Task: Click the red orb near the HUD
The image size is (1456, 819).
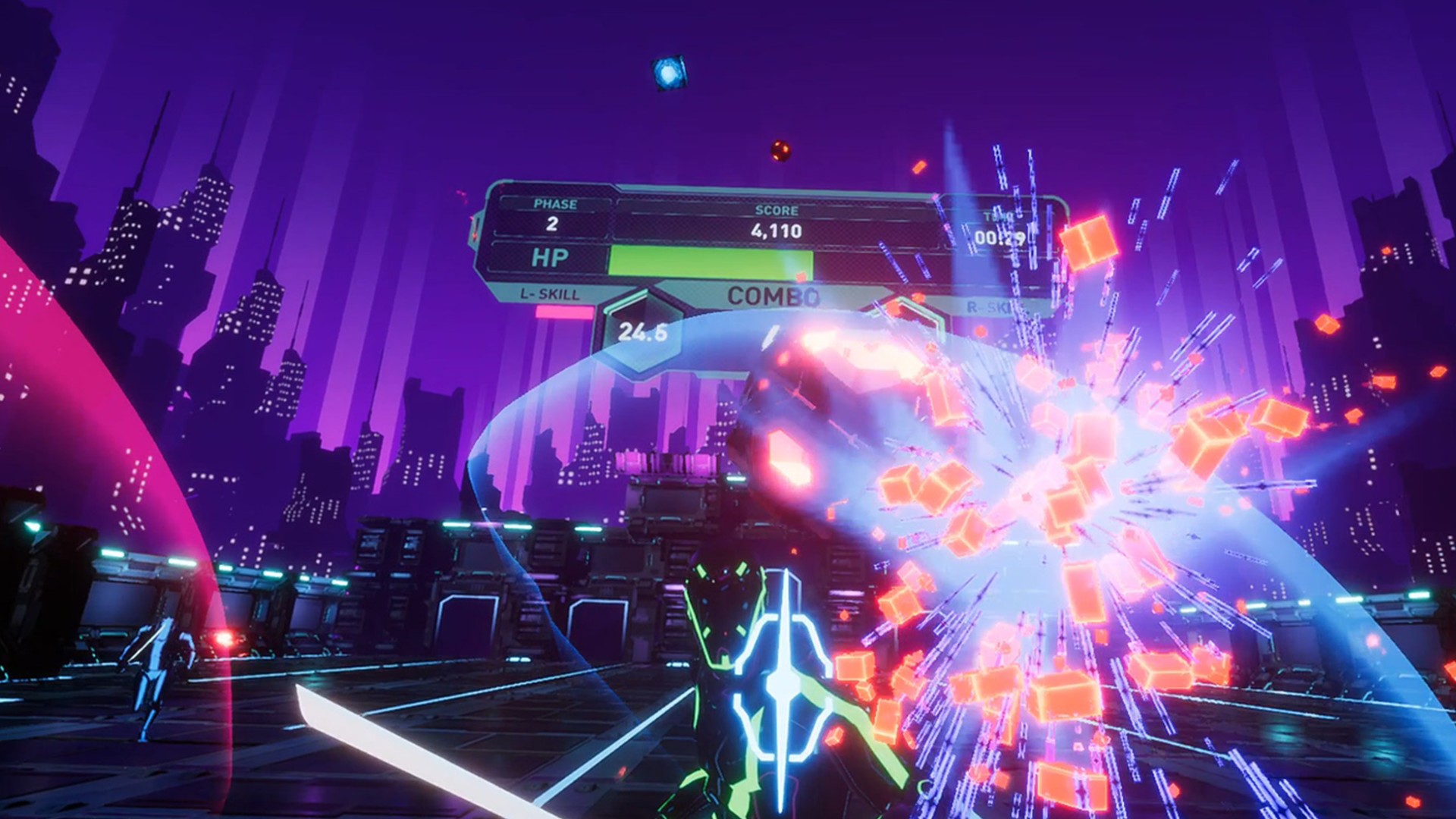Action: pyautogui.click(x=781, y=149)
